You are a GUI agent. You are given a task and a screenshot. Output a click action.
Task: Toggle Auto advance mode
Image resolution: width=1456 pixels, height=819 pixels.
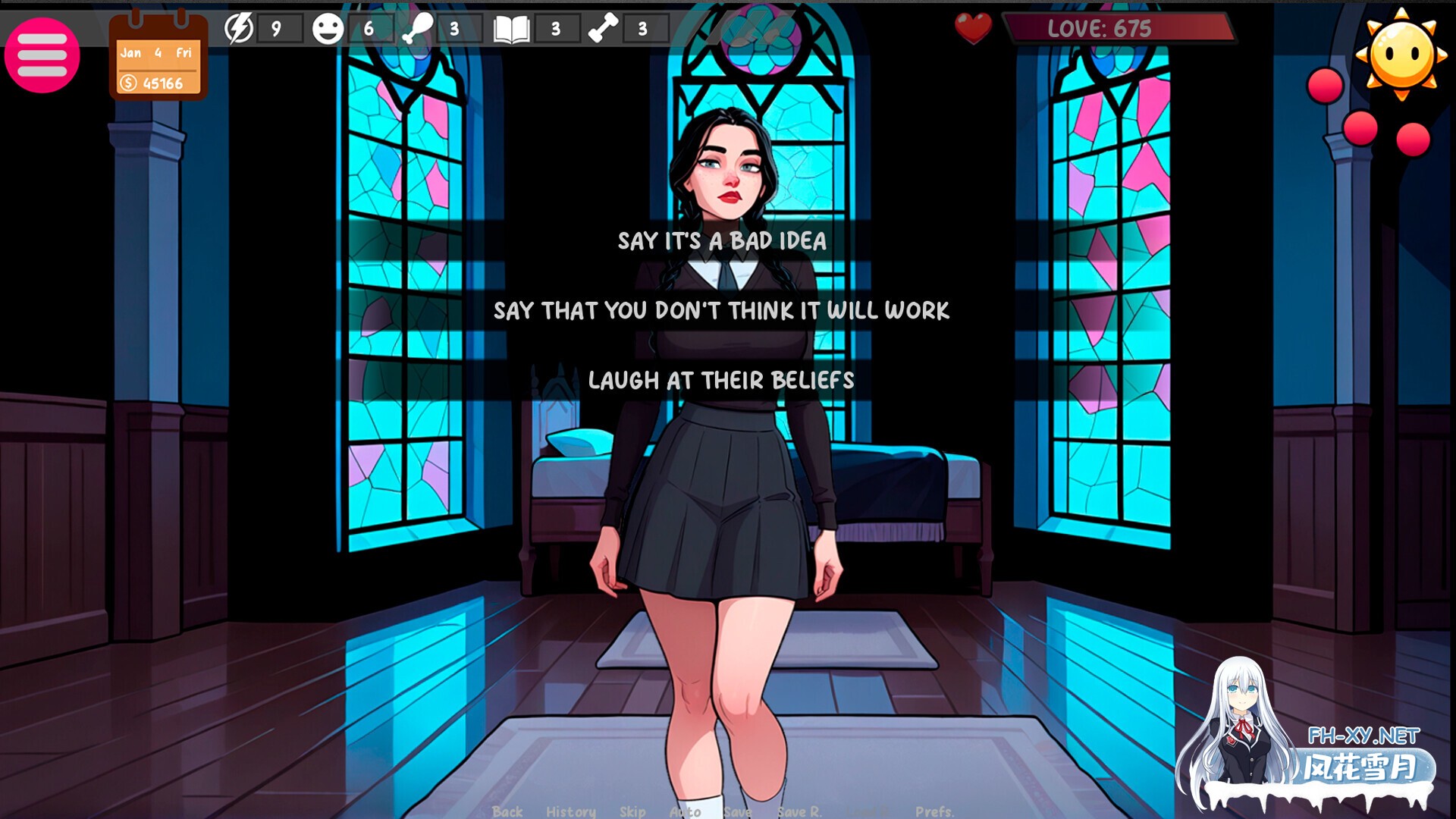685,811
